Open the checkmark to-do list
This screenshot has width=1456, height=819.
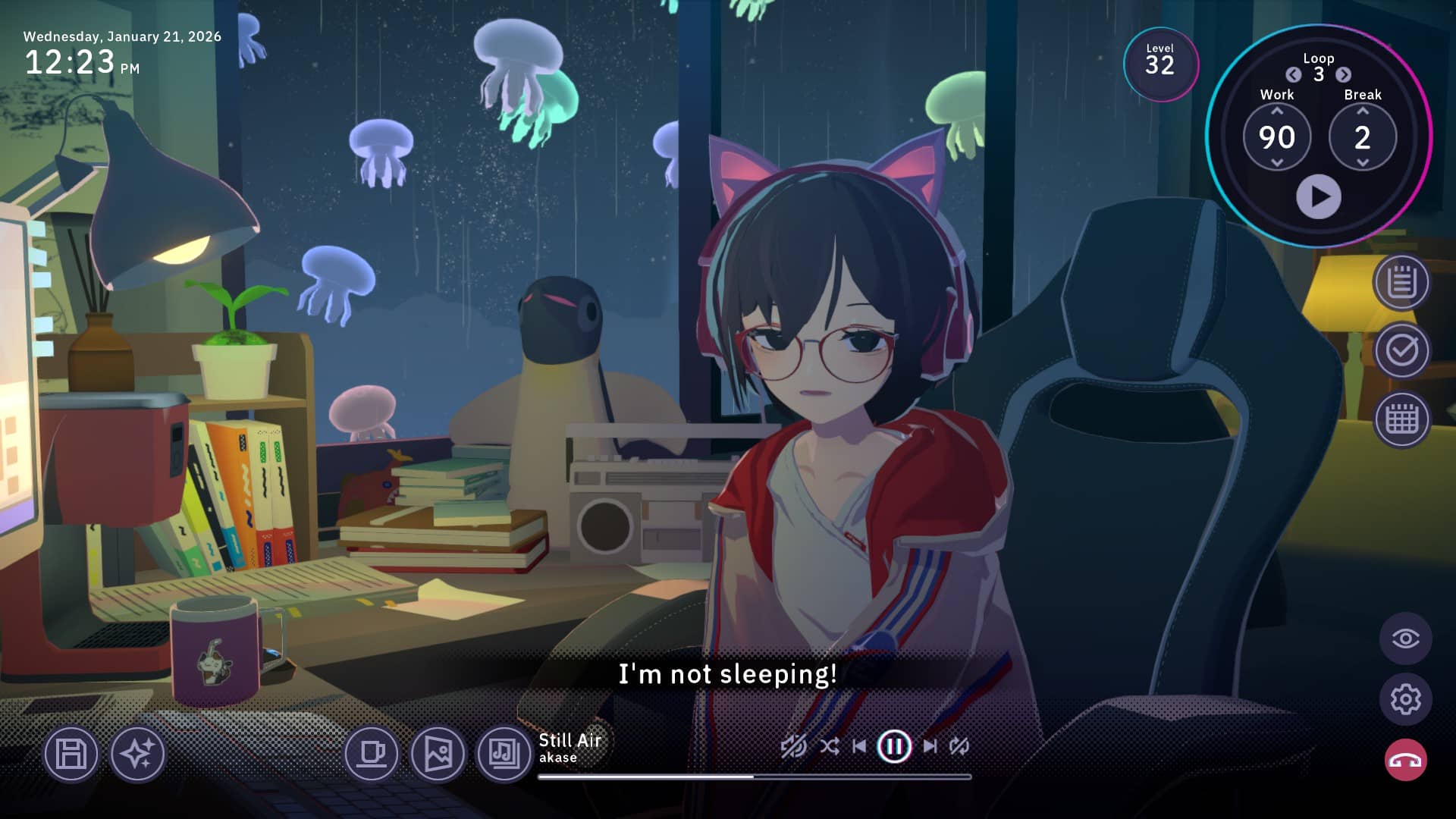coord(1401,350)
